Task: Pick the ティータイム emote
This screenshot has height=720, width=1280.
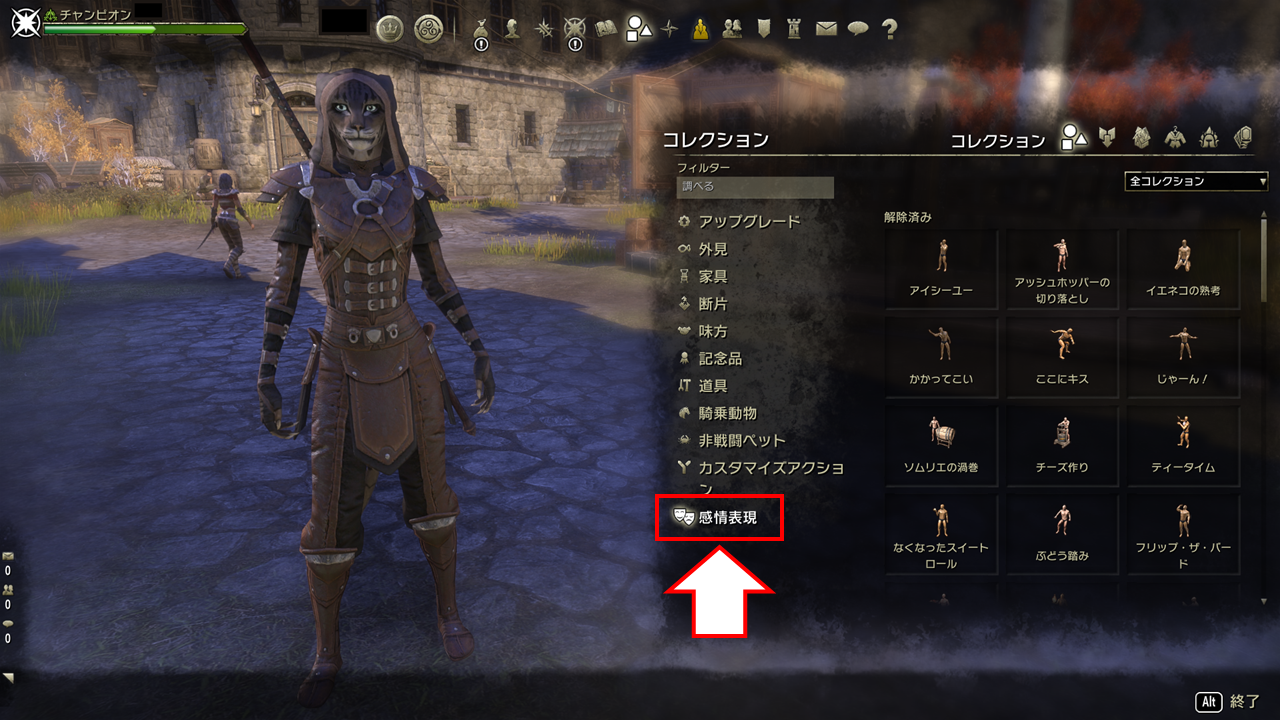Action: click(x=1183, y=446)
